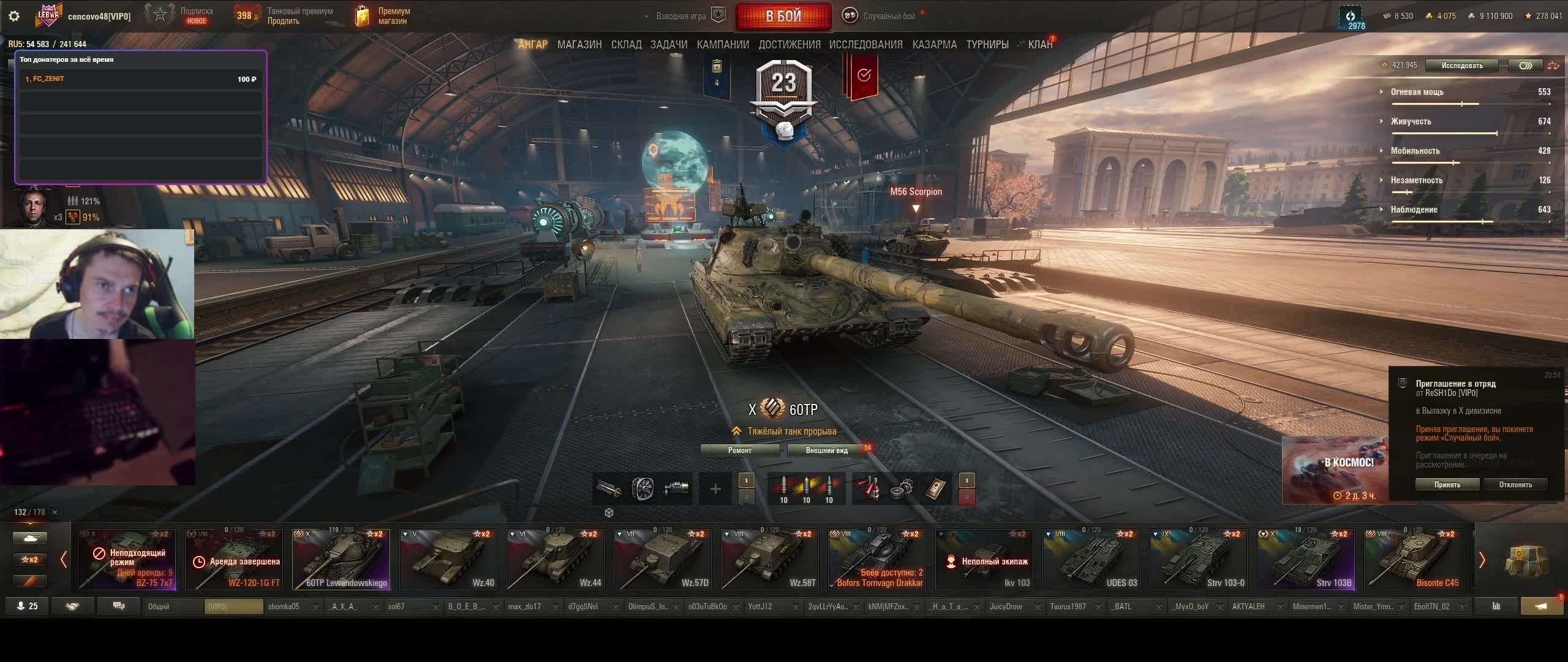The height and width of the screenshot is (662, 1568).
Task: Open the КАЗАРМА barracks tab
Action: (x=934, y=45)
